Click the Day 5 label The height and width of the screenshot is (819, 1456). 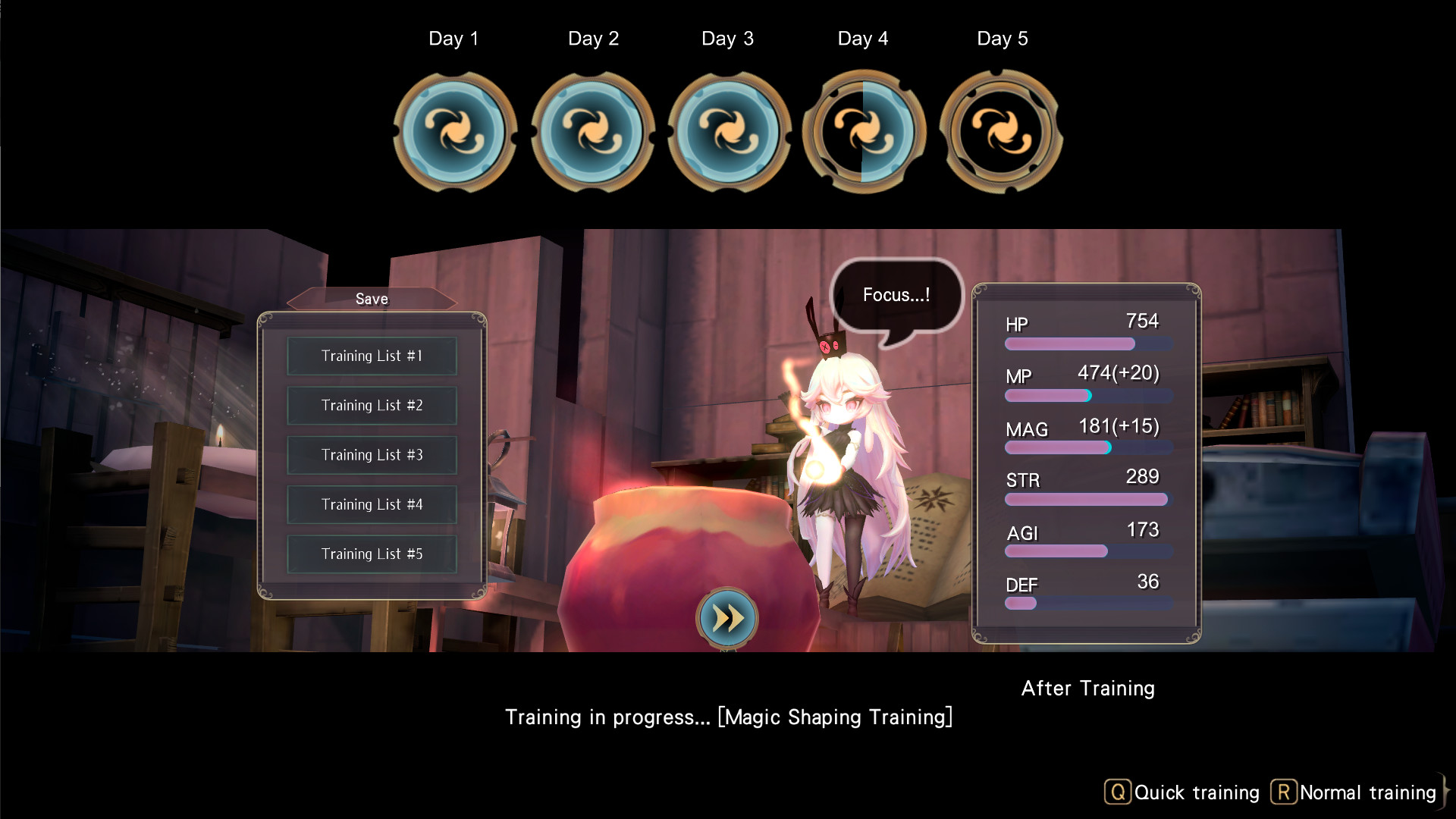tap(1002, 38)
